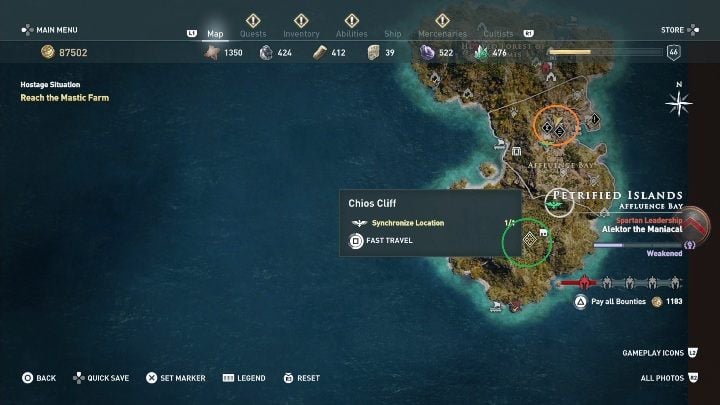
Task: Pay all Bounties
Action: 617,300
